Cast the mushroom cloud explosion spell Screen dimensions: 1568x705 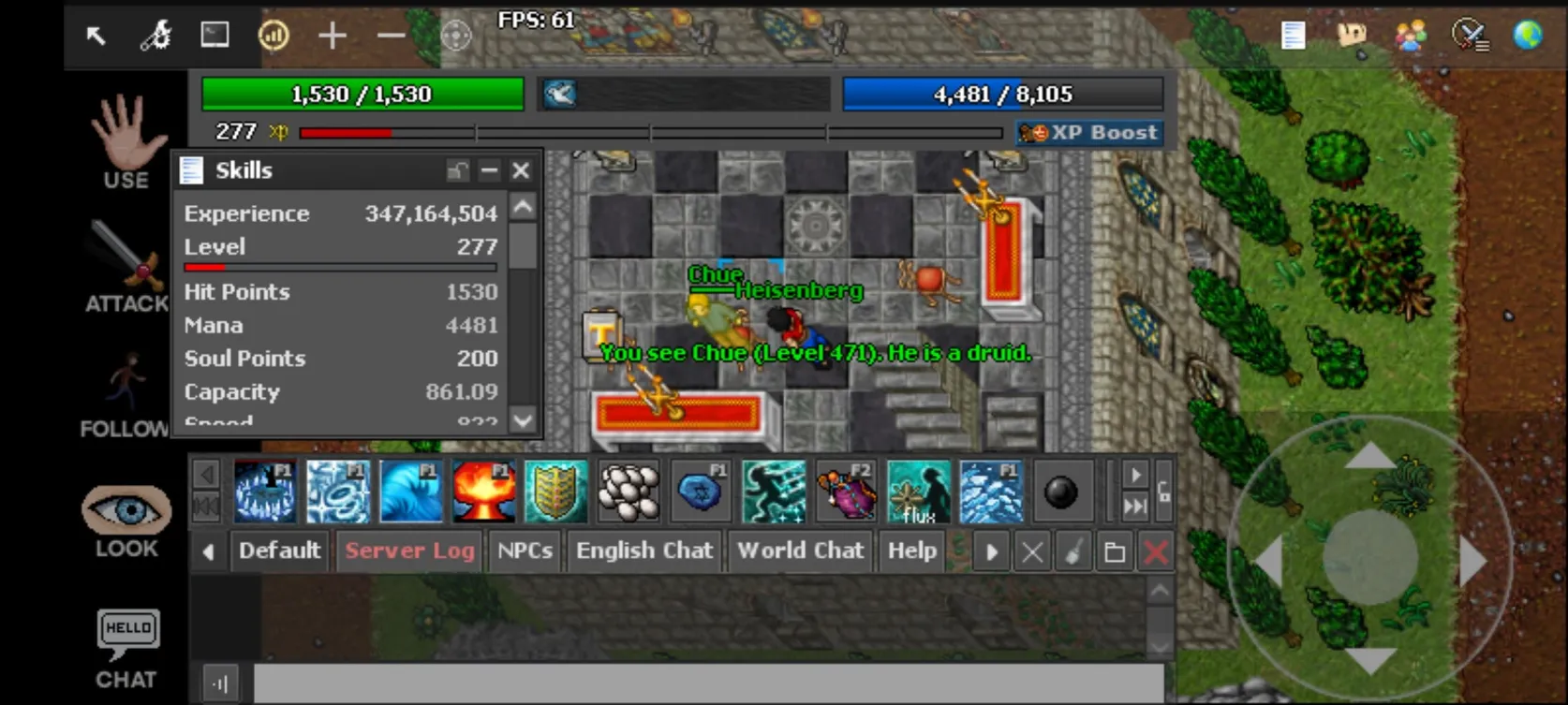(x=483, y=492)
